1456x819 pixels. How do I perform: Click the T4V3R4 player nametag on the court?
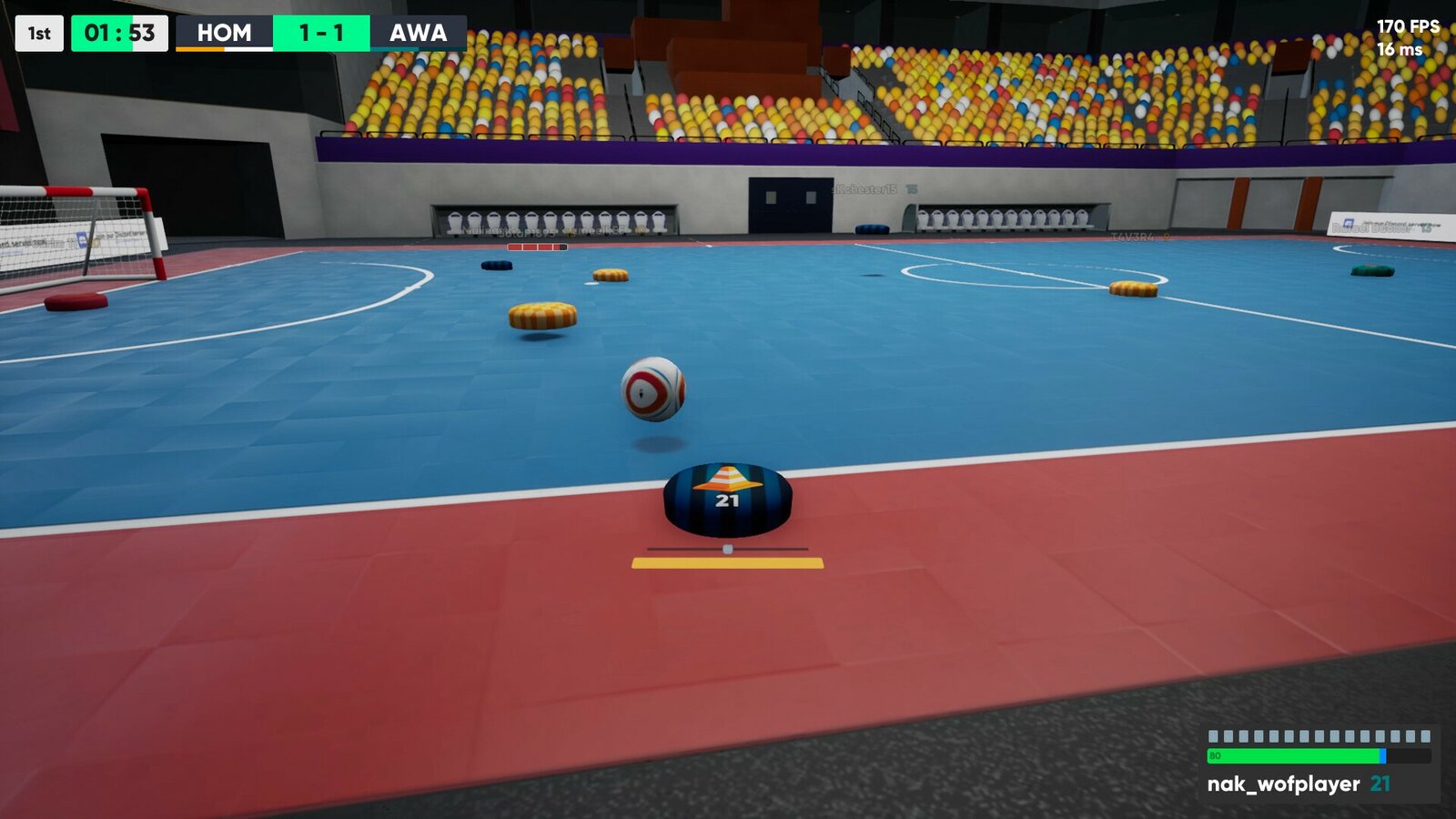coord(1131,234)
